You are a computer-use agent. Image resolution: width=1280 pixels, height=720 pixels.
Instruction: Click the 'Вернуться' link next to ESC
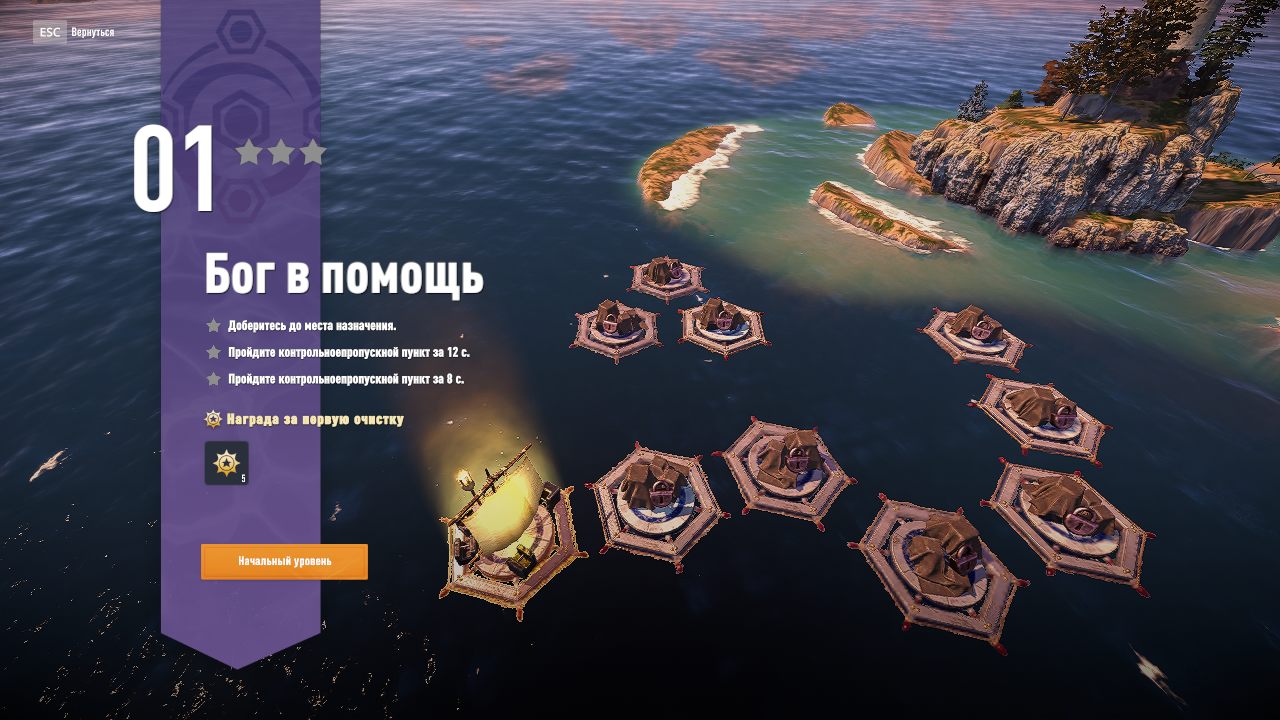(91, 33)
